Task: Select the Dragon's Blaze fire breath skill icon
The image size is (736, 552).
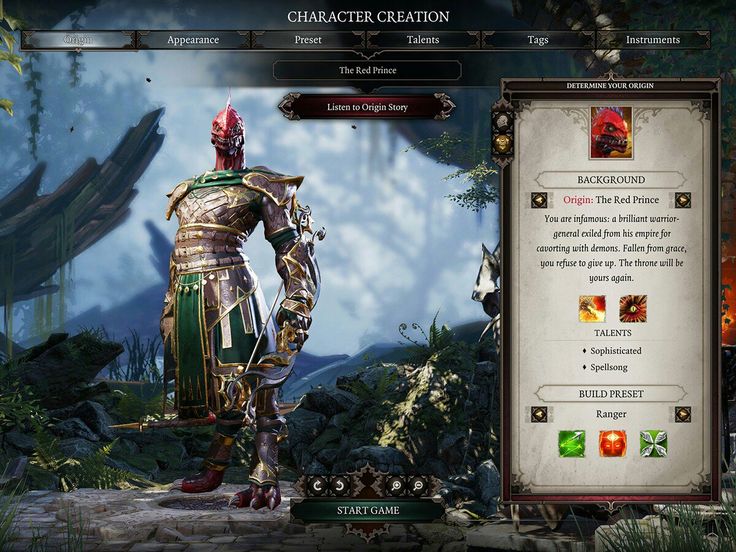Action: click(592, 308)
